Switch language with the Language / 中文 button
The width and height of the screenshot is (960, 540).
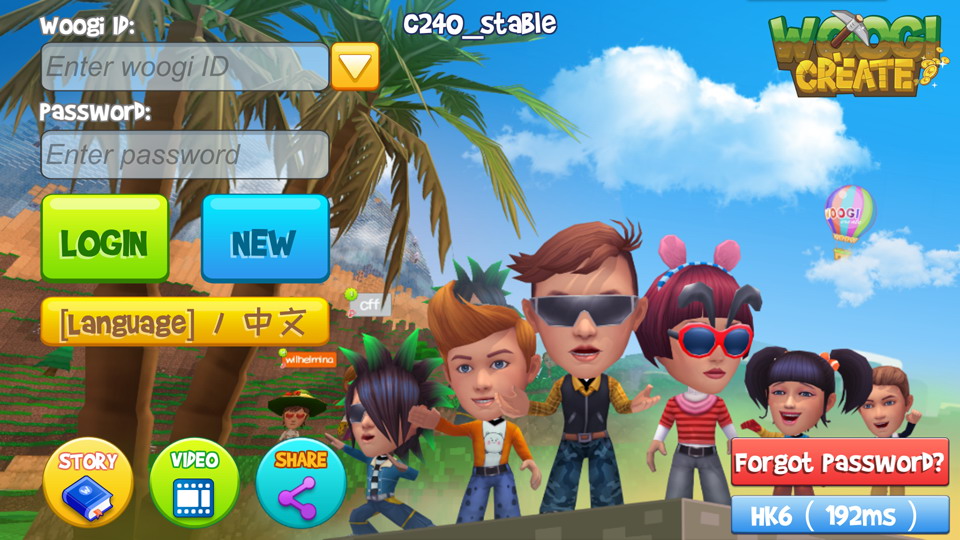tap(185, 322)
